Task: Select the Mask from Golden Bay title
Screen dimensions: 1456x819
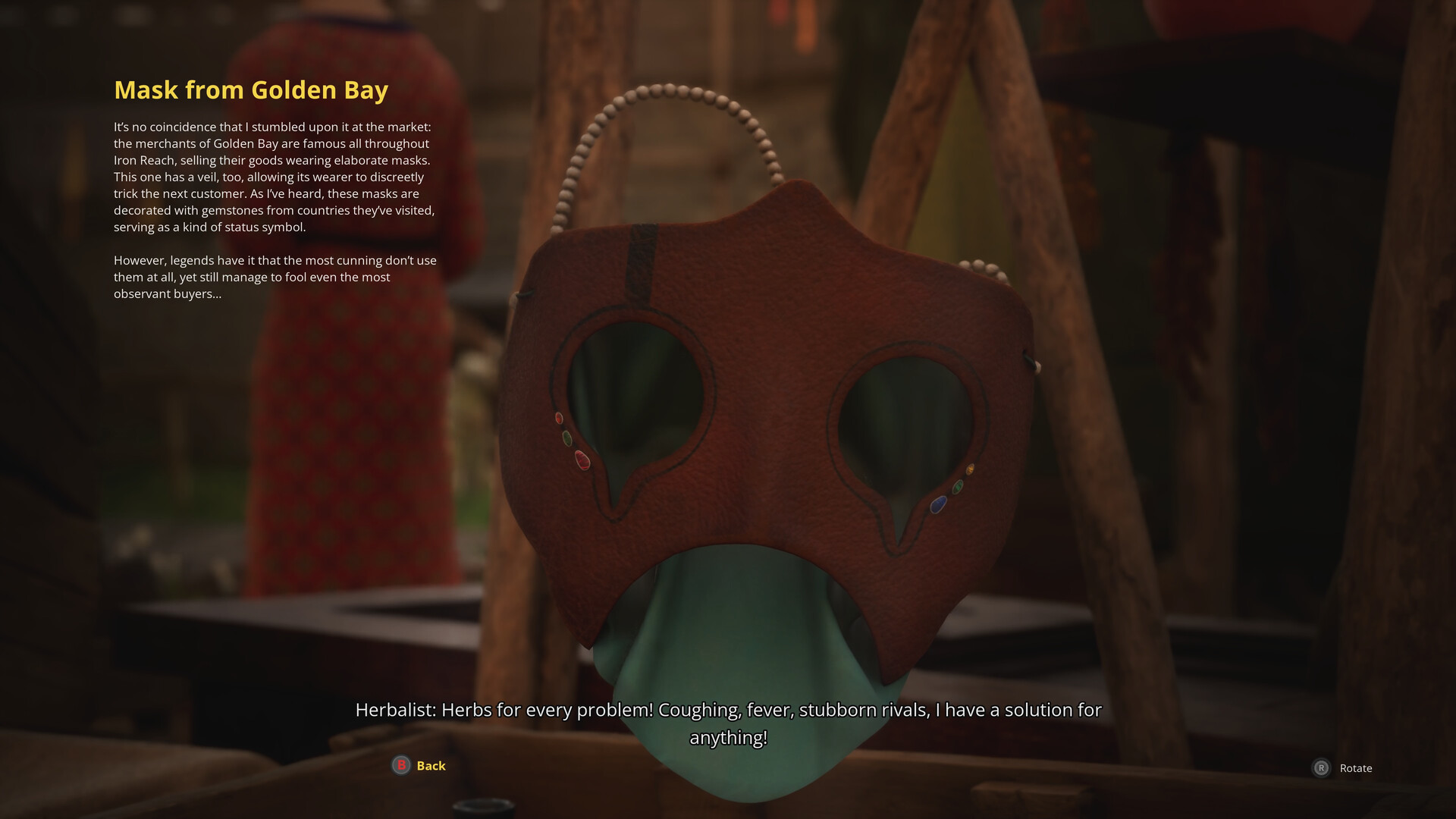Action: click(x=251, y=89)
